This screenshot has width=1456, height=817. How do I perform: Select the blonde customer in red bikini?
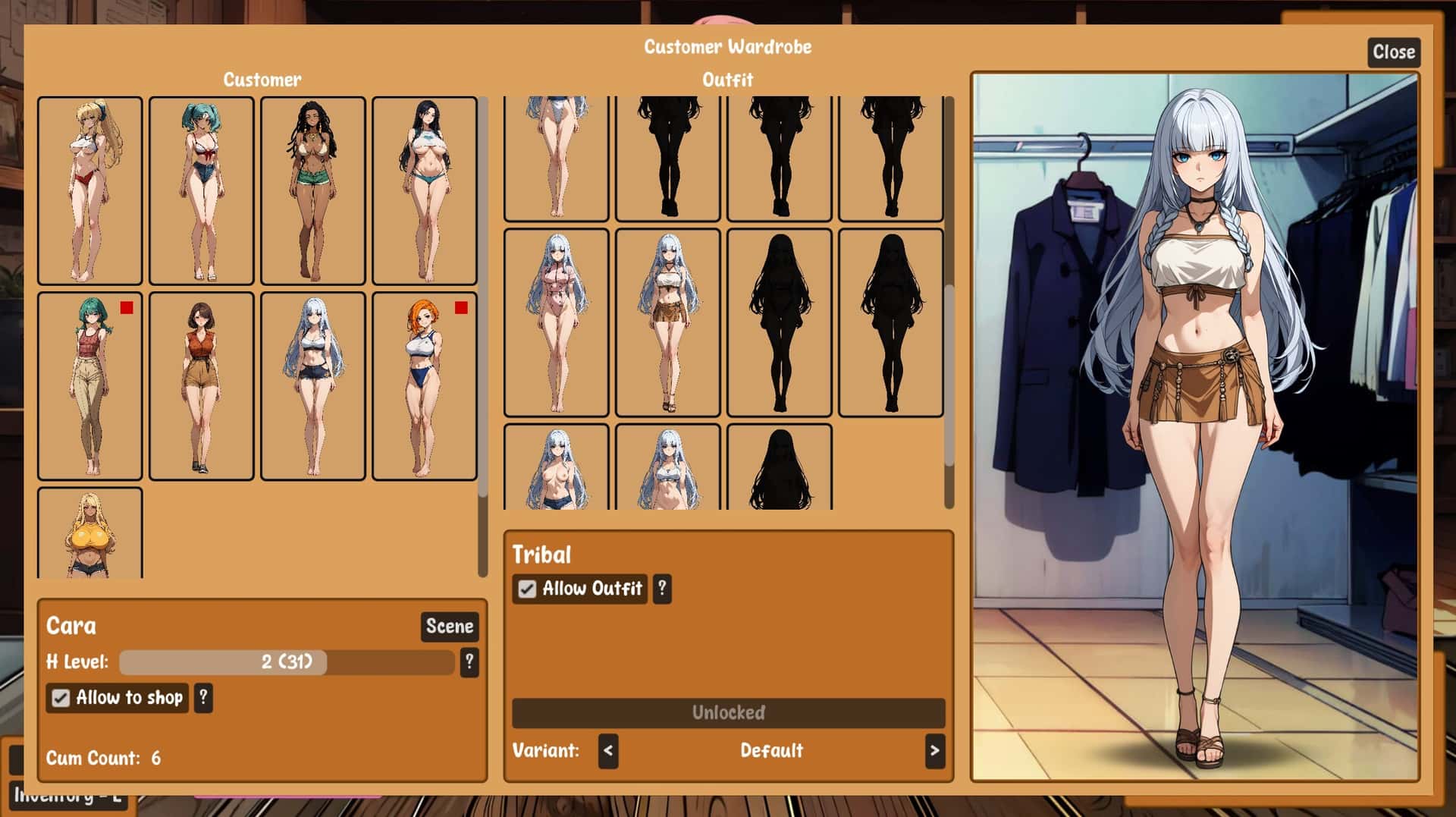coord(88,190)
